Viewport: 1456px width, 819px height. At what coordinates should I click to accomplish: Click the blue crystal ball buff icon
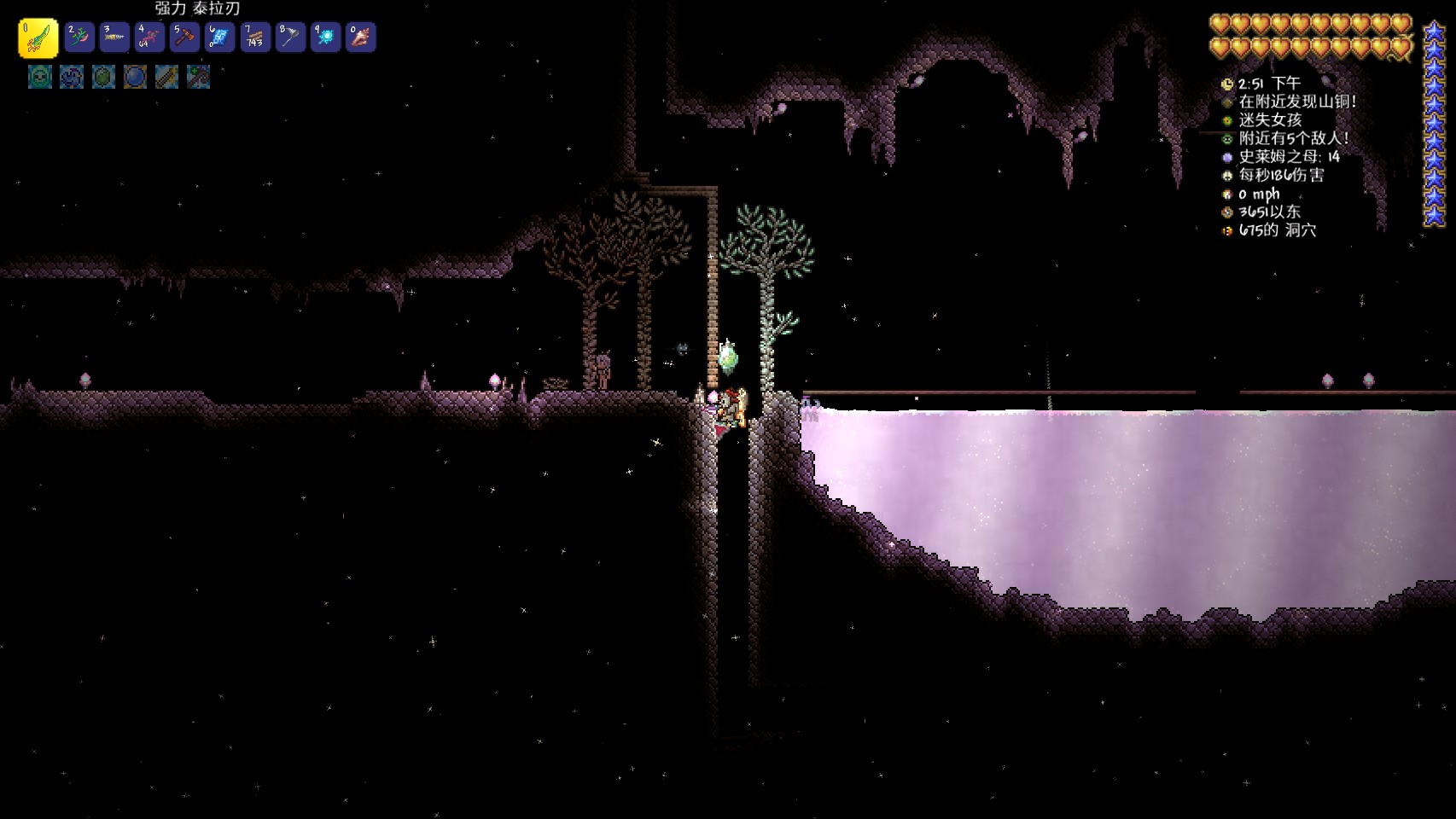135,78
